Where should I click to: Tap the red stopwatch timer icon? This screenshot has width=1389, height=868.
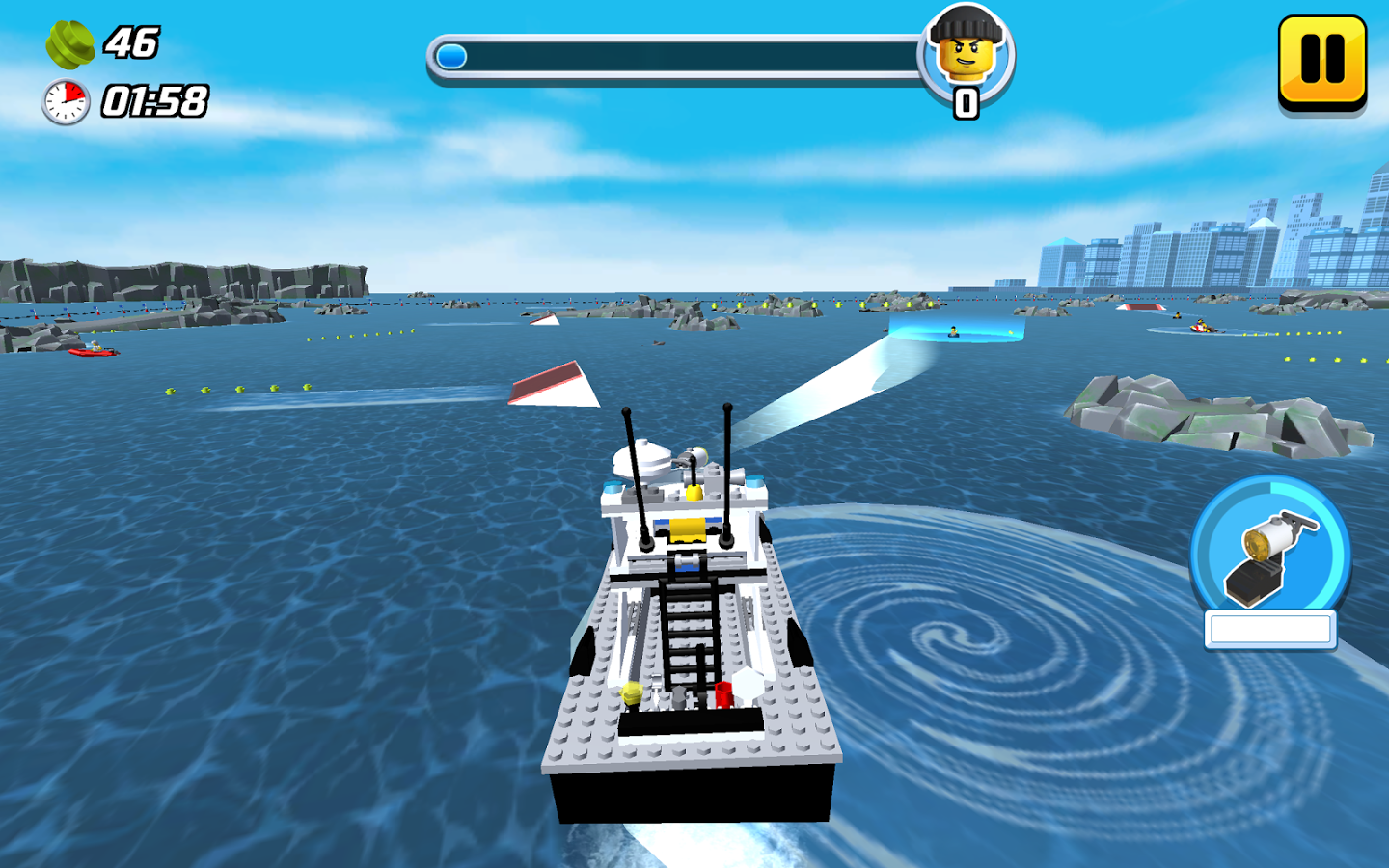click(x=63, y=99)
